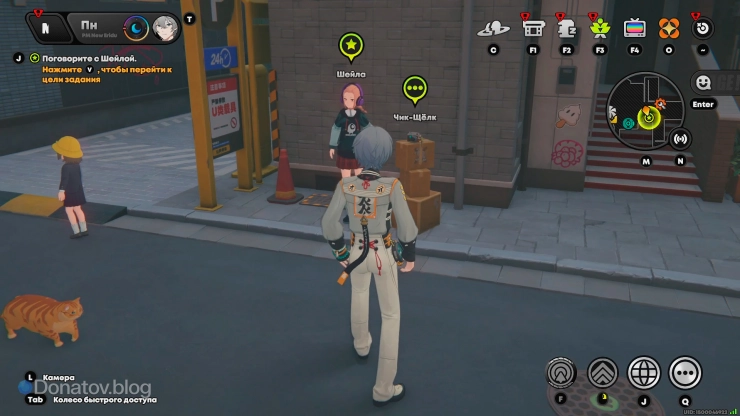
Task: Open the orange four-petal icon menu
Action: tap(669, 27)
